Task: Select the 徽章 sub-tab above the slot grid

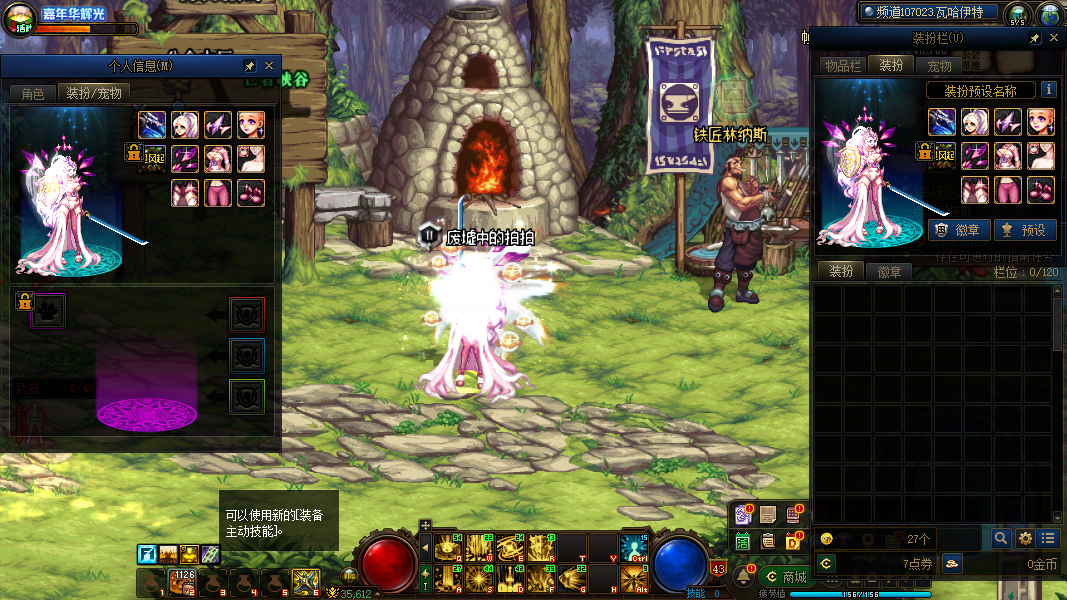Action: click(889, 271)
